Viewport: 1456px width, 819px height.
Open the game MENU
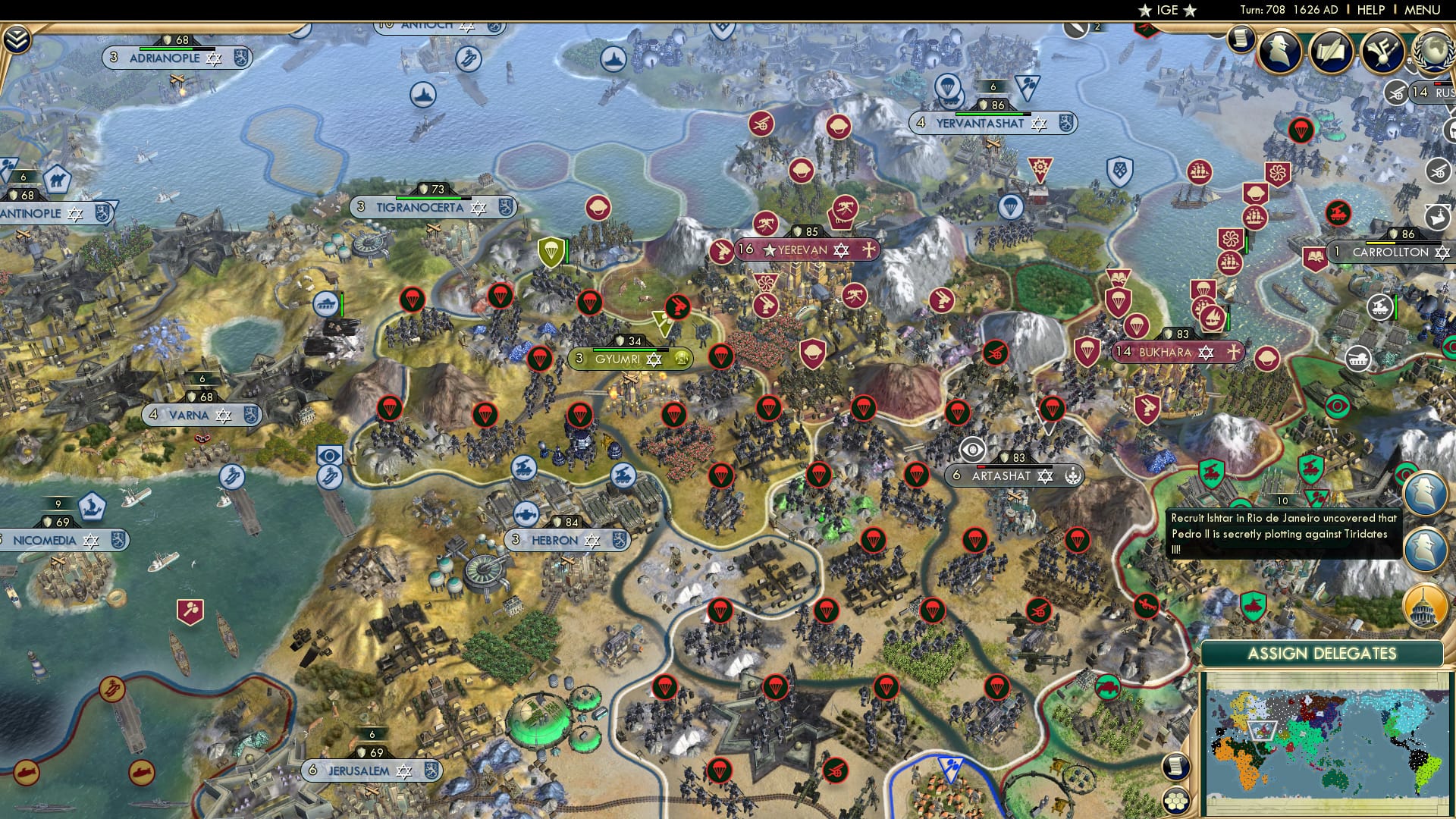(x=1424, y=9)
